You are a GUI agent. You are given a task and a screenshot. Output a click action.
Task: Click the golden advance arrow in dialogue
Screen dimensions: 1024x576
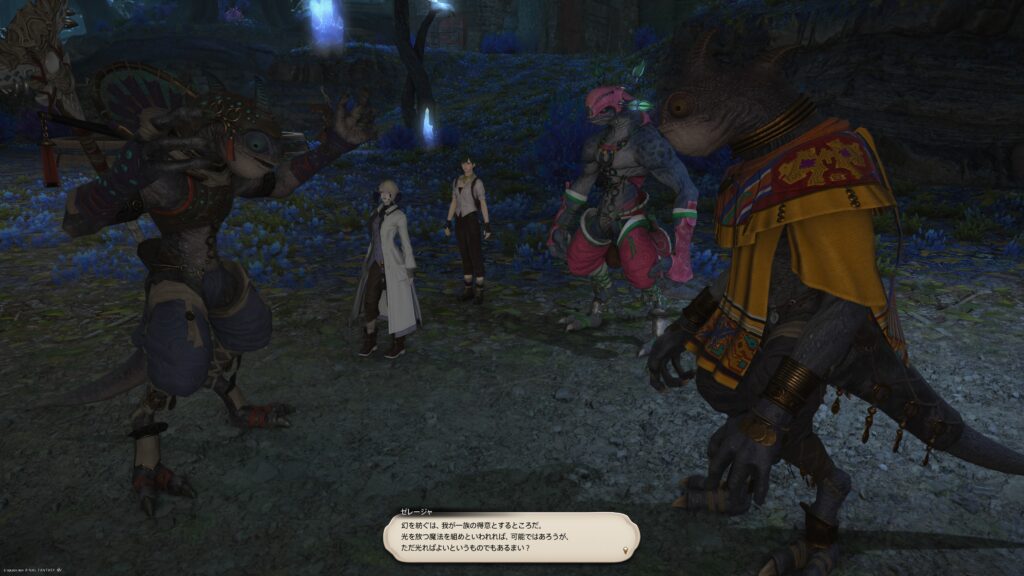[x=626, y=550]
